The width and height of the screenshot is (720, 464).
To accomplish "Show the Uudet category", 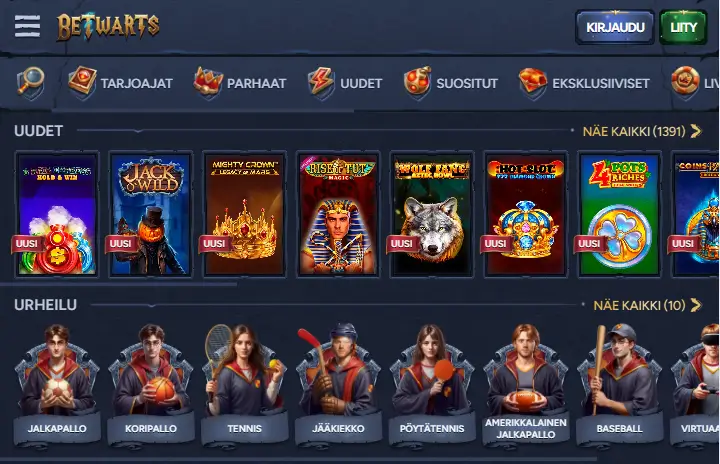I will click(345, 83).
